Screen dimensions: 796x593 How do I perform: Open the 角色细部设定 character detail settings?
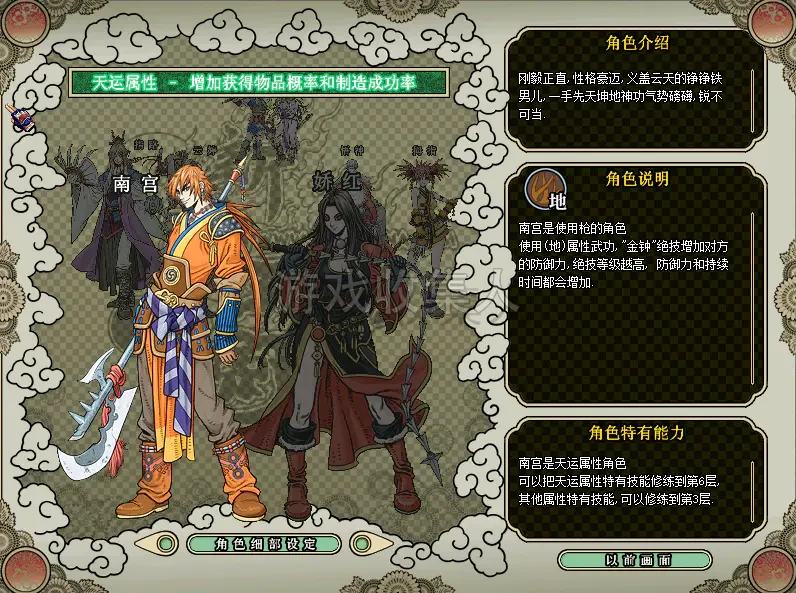click(264, 544)
